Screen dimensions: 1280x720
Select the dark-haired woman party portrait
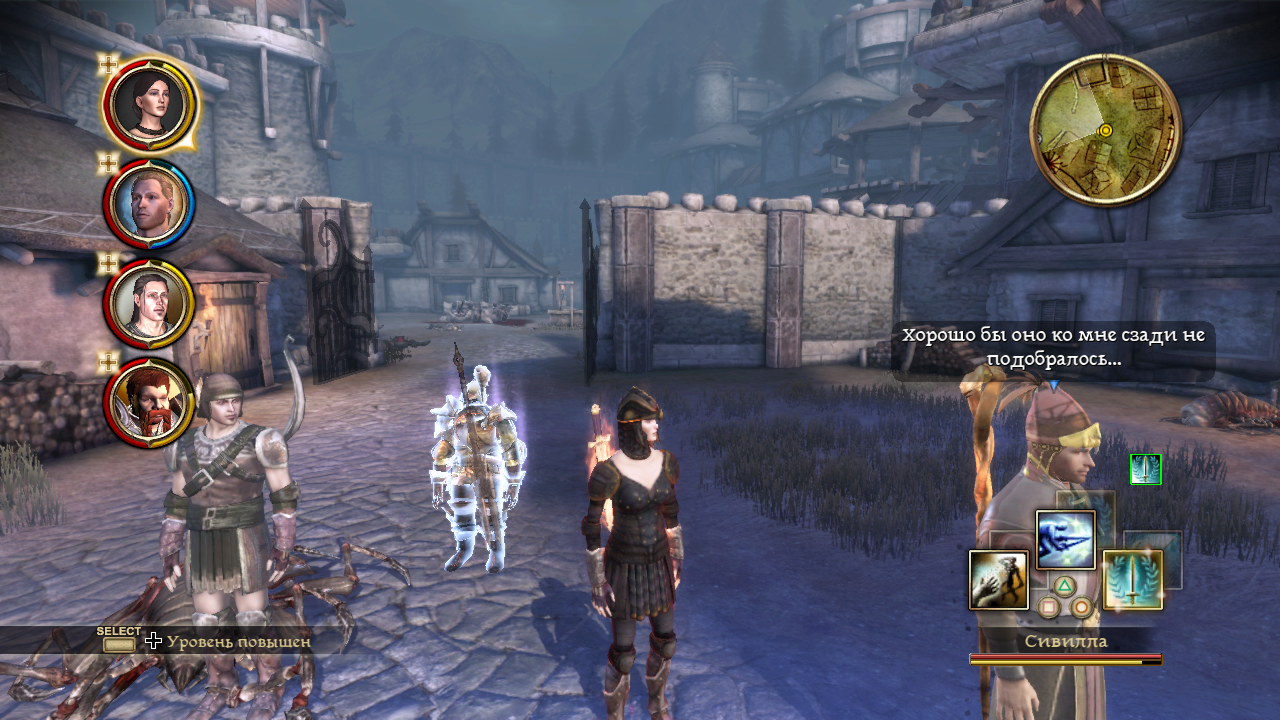click(x=149, y=101)
